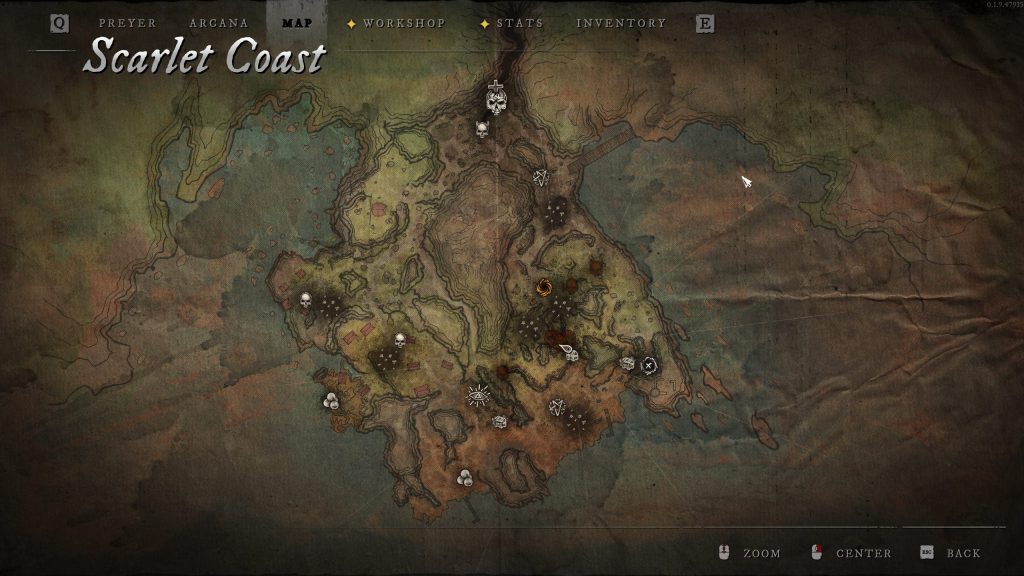Open the Inventory tab
The image size is (1024, 576).
(x=621, y=23)
